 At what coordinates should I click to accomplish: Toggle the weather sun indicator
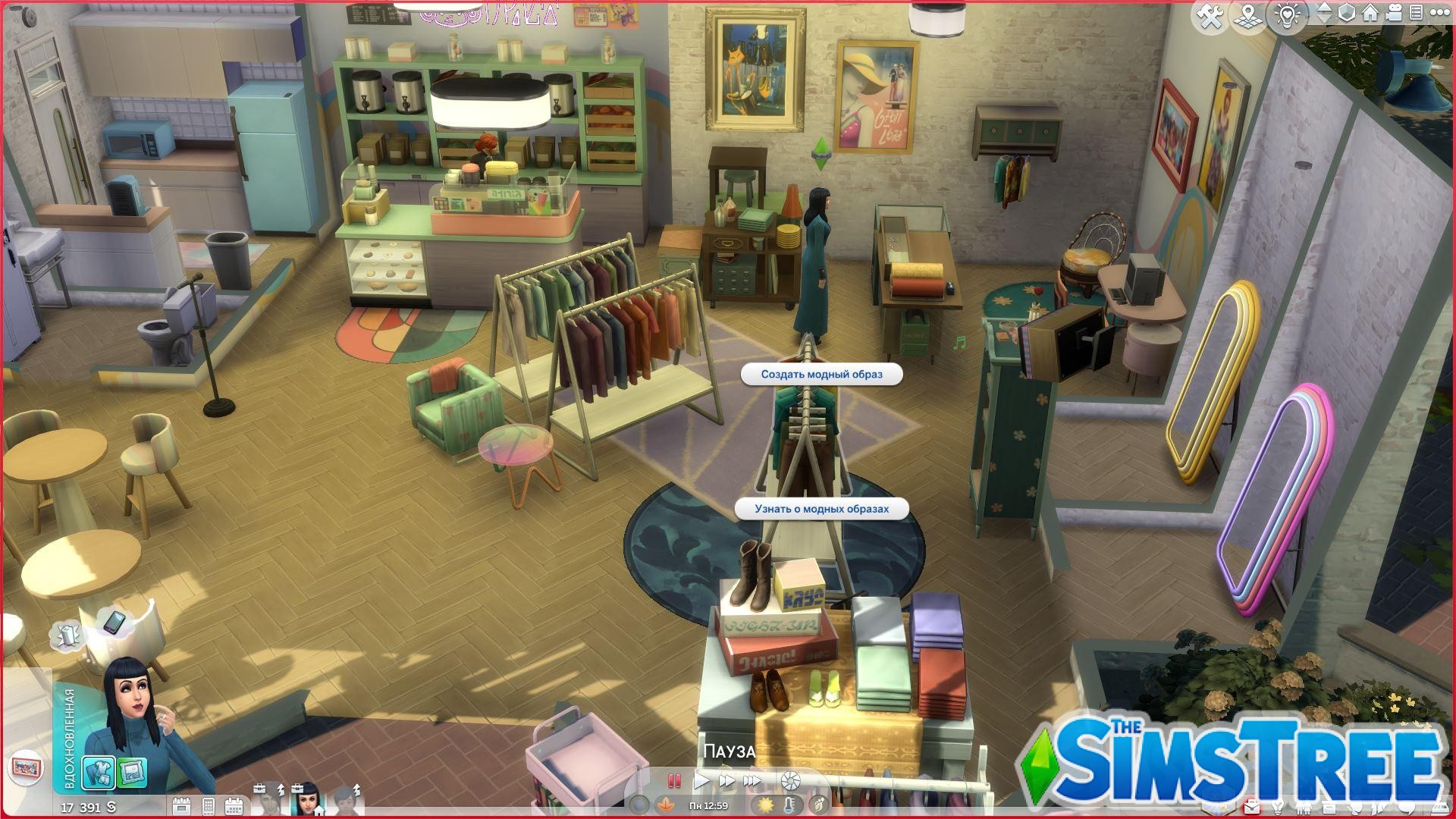(766, 805)
